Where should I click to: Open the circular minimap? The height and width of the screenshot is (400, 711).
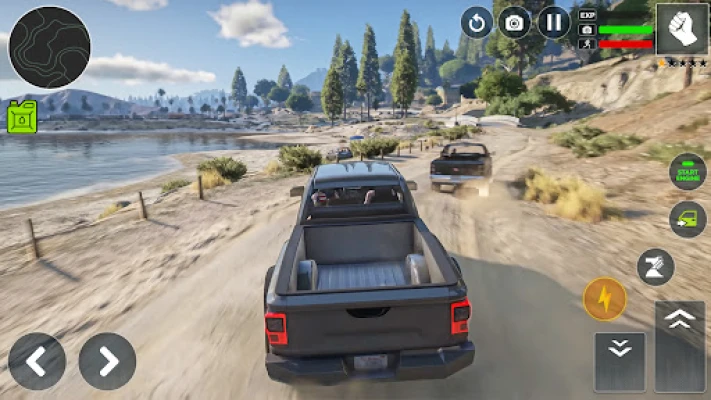[49, 47]
